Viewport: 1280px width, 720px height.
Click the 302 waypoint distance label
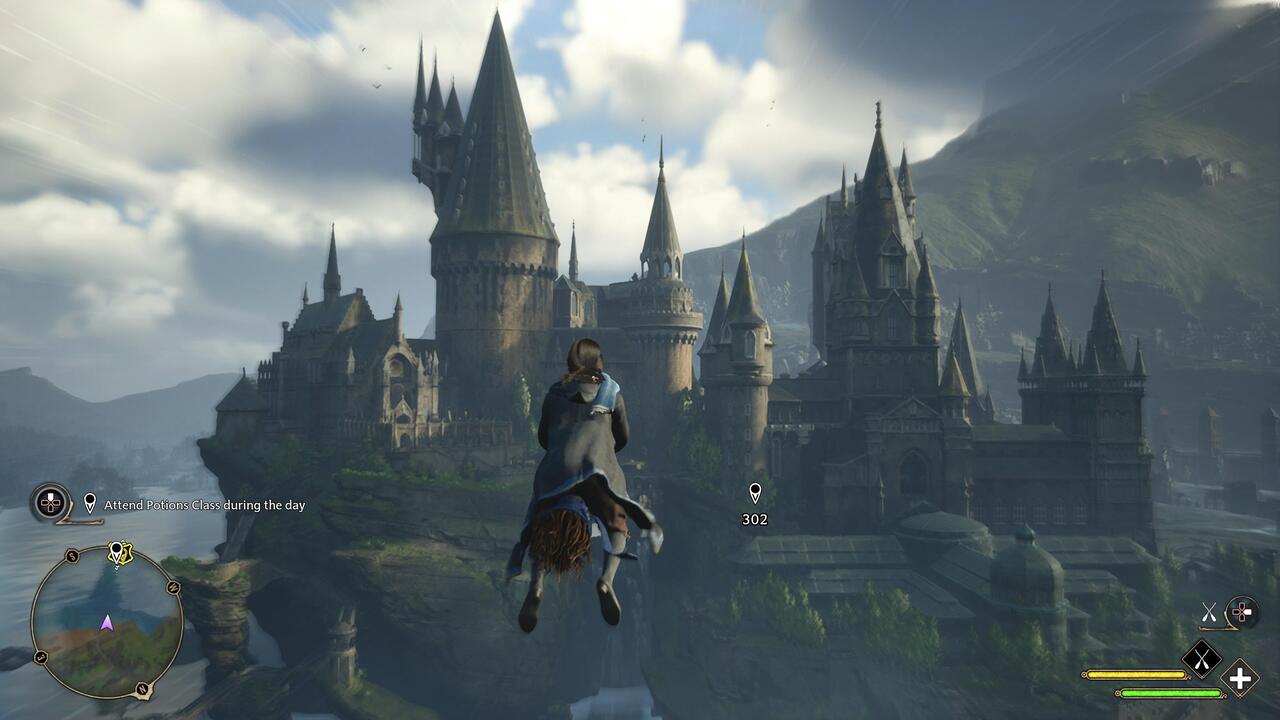click(x=757, y=519)
